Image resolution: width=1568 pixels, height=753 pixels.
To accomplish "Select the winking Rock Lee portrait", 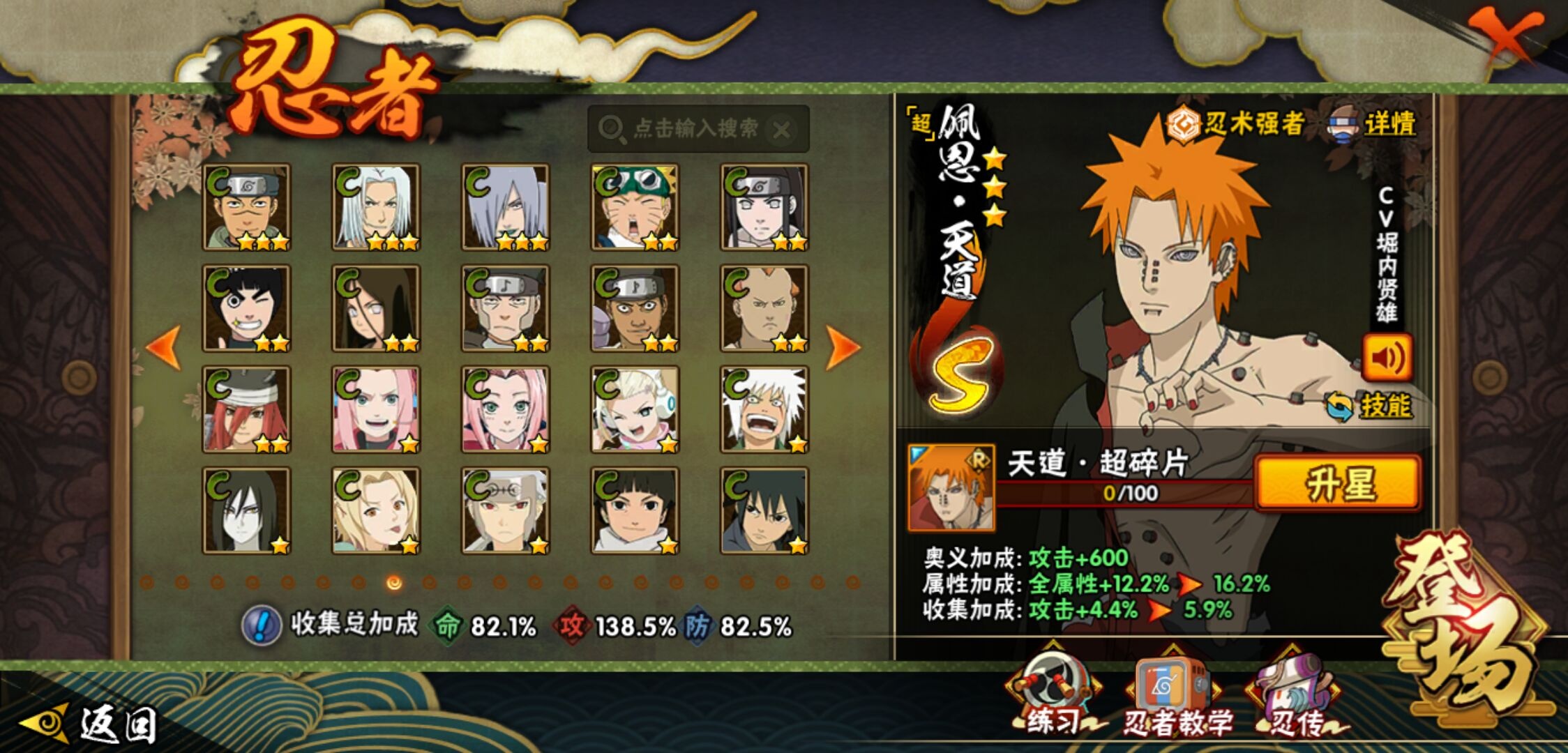I will (x=246, y=308).
